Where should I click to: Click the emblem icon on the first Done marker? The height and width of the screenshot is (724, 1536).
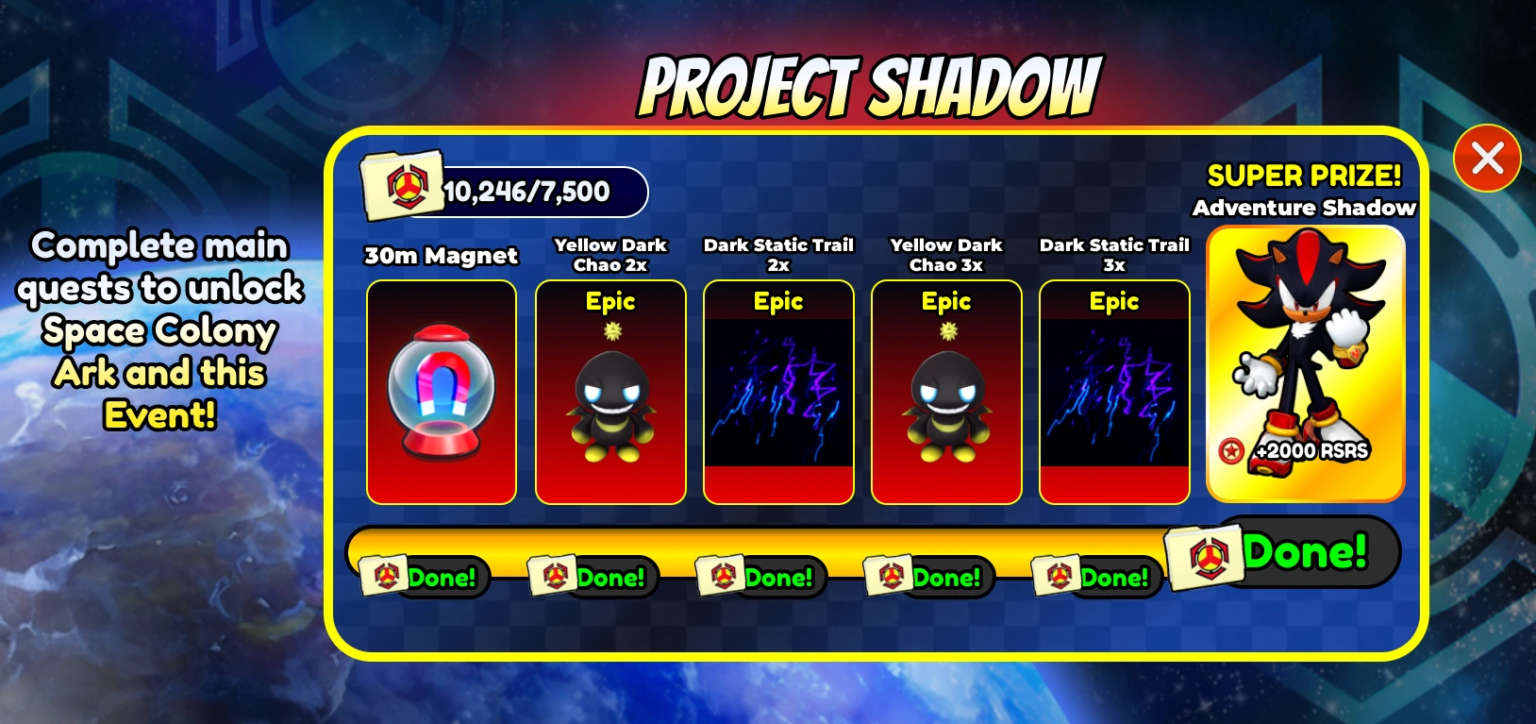pos(388,577)
